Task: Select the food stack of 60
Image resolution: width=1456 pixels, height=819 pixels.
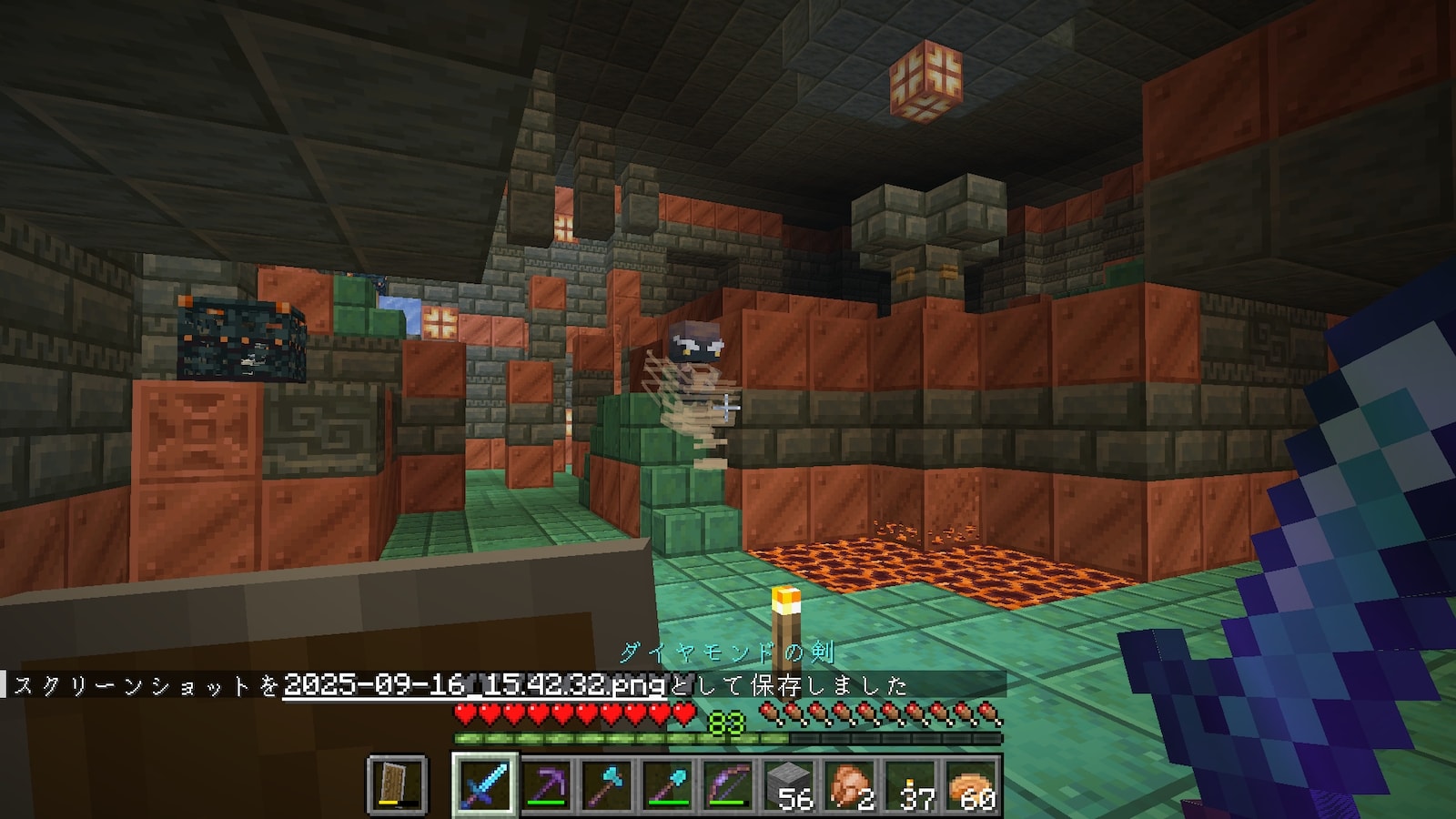Action: [973, 784]
